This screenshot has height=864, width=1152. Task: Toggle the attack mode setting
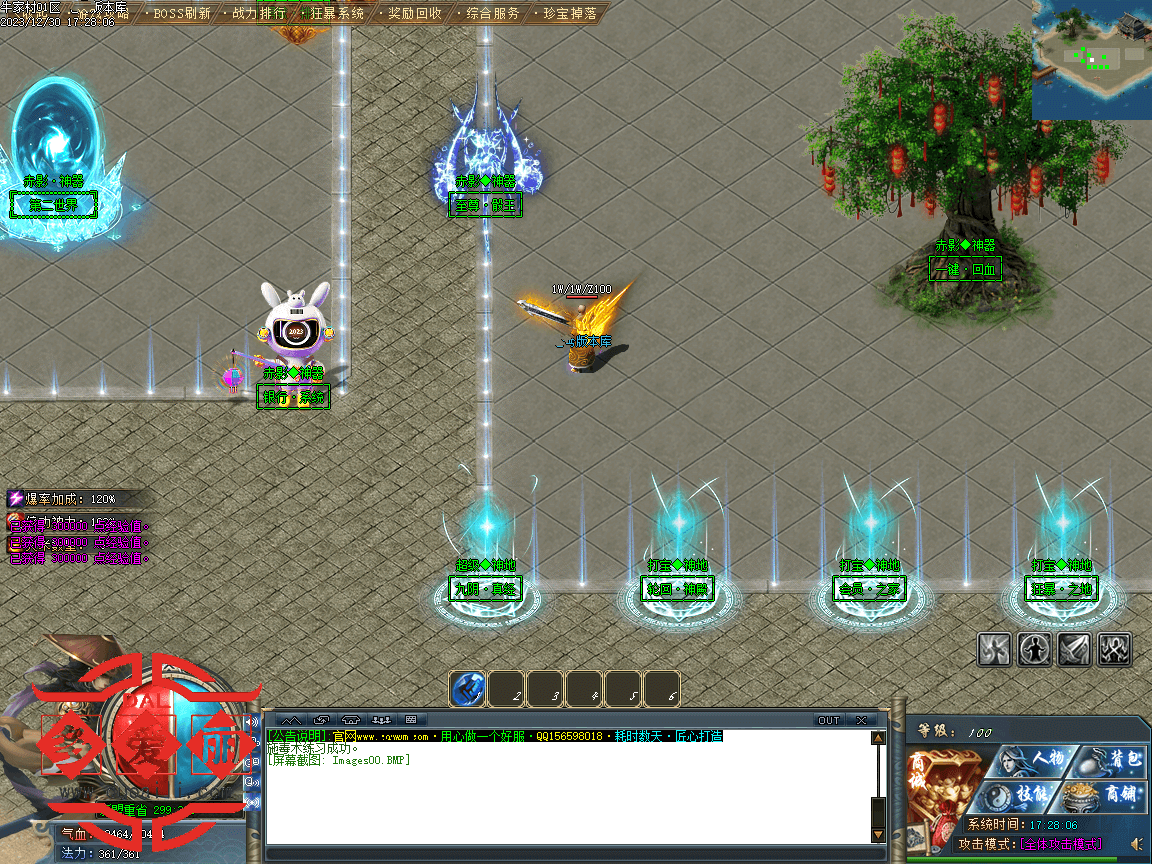(x=1059, y=844)
